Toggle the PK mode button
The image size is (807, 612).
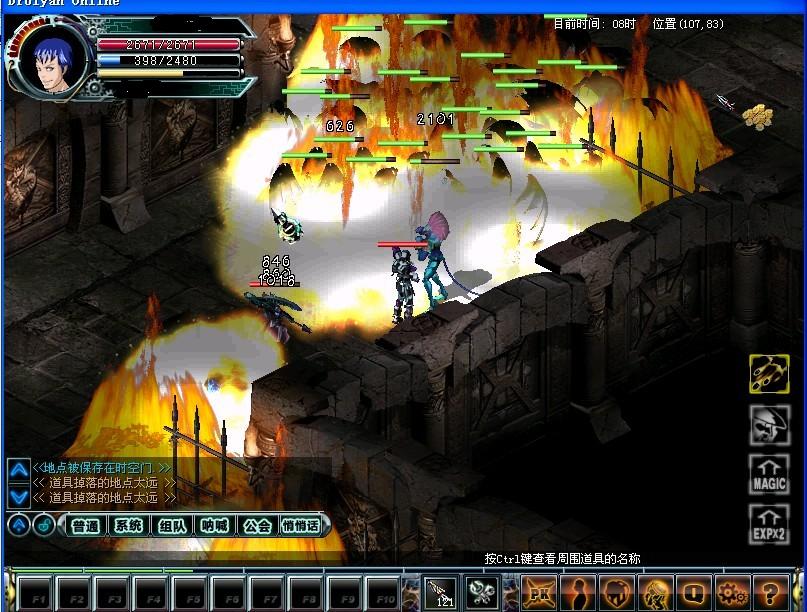[539, 591]
